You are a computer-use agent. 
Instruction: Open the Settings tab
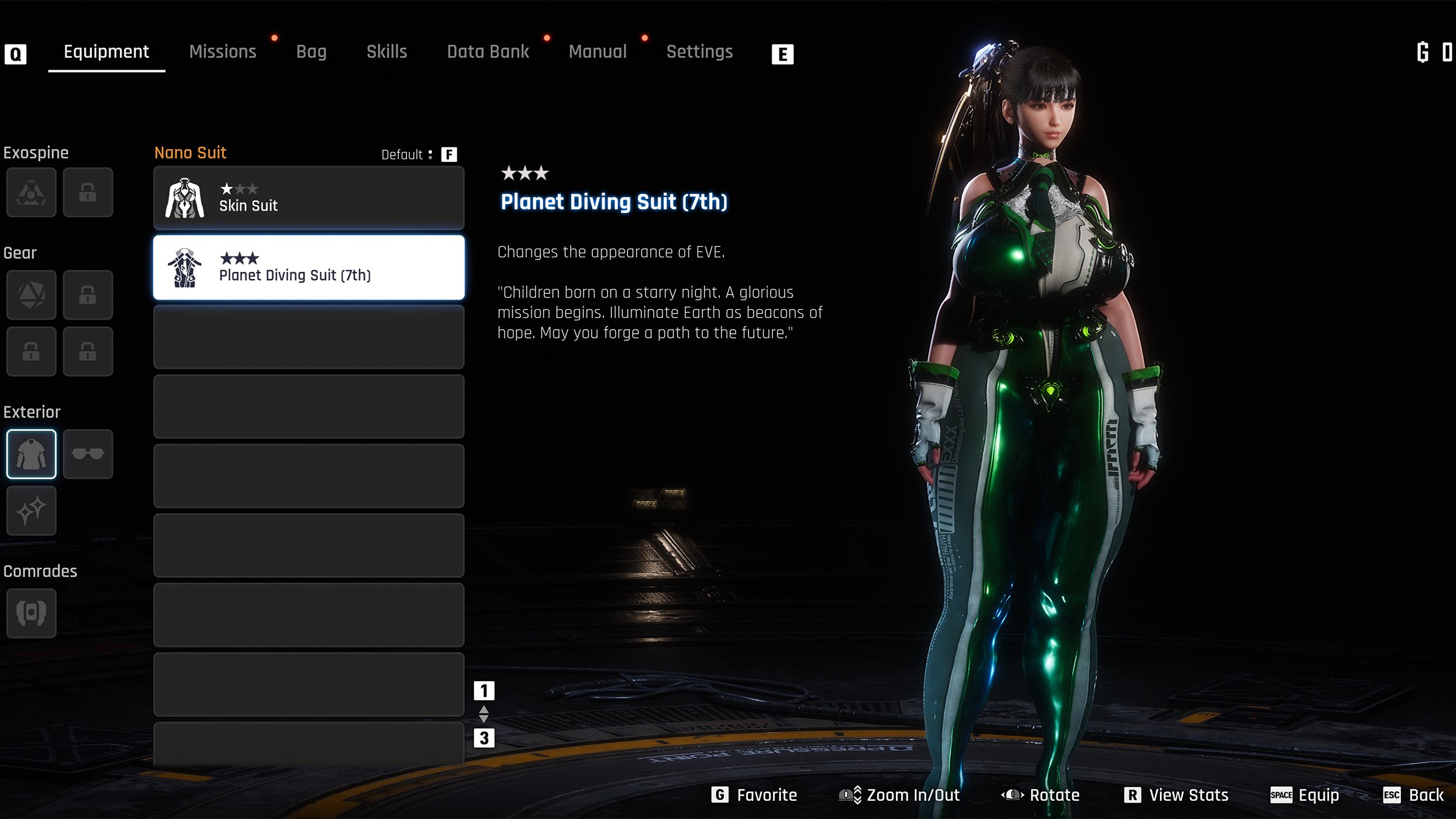pyautogui.click(x=699, y=52)
